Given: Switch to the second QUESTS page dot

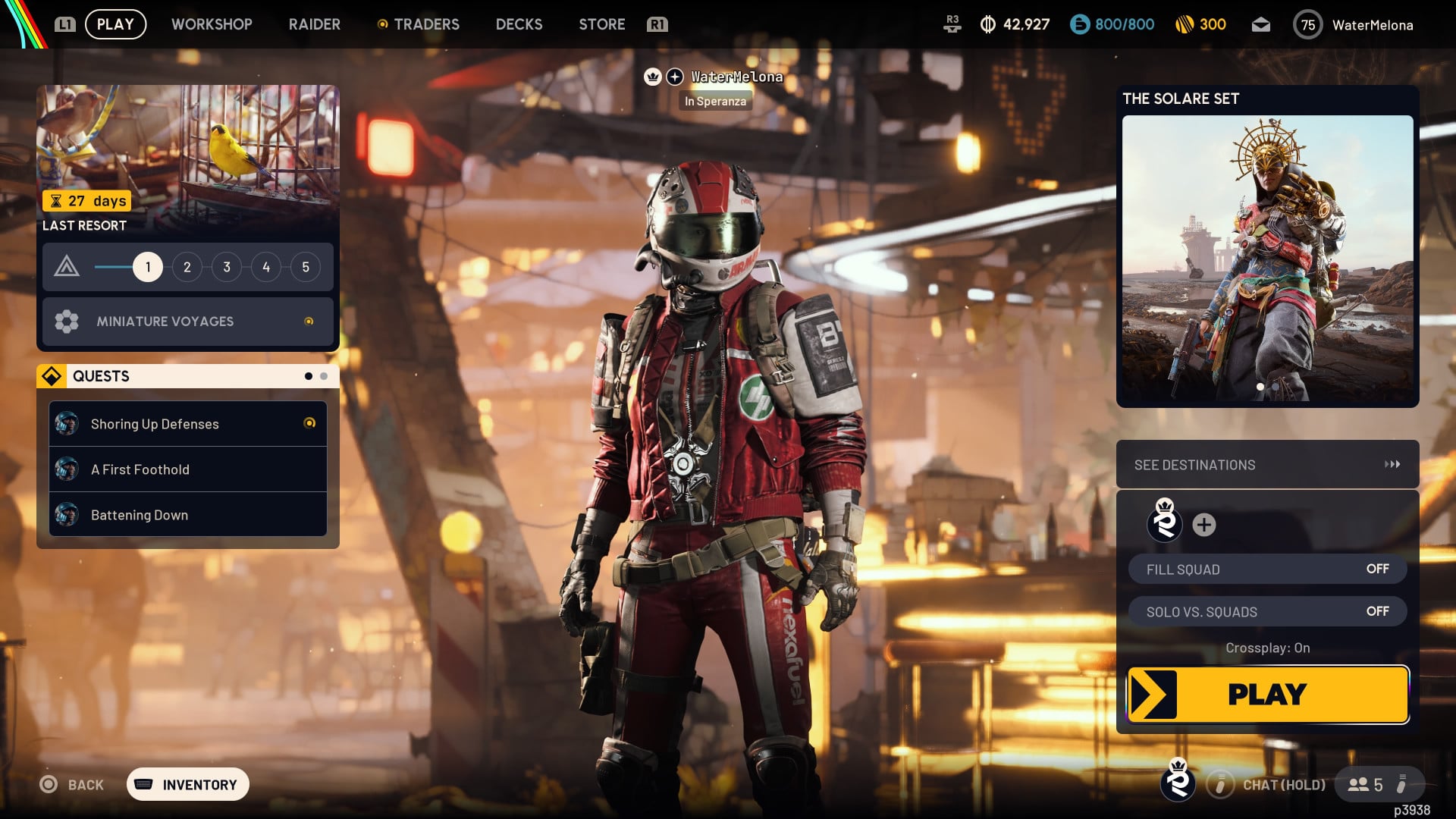Looking at the screenshot, I should (x=323, y=375).
